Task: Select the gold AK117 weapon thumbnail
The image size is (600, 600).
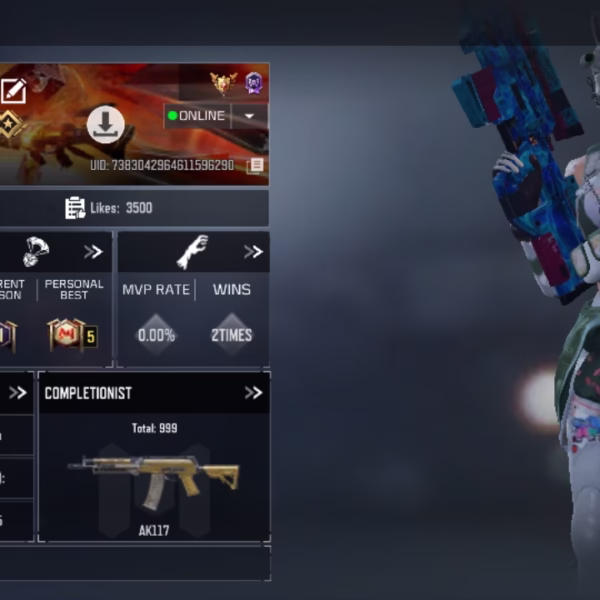Action: pyautogui.click(x=154, y=479)
